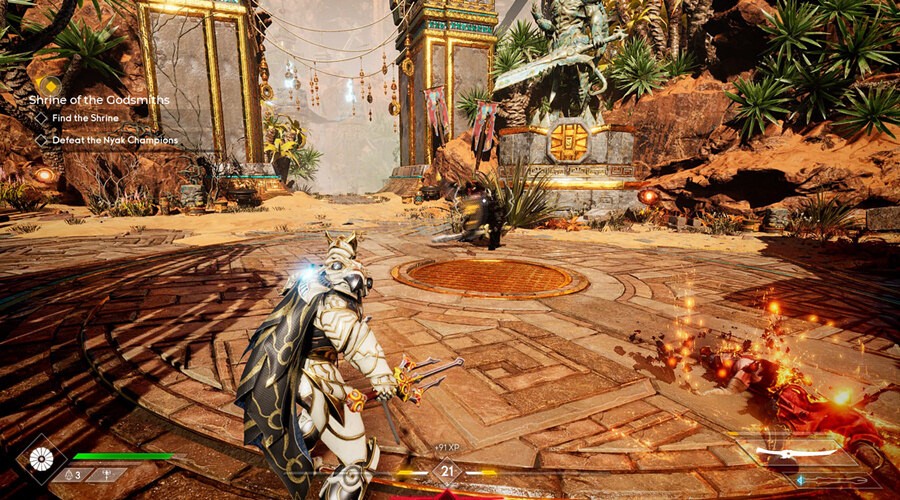Click the yellow diamond quest marker icon
900x500 pixels.
click(46, 84)
